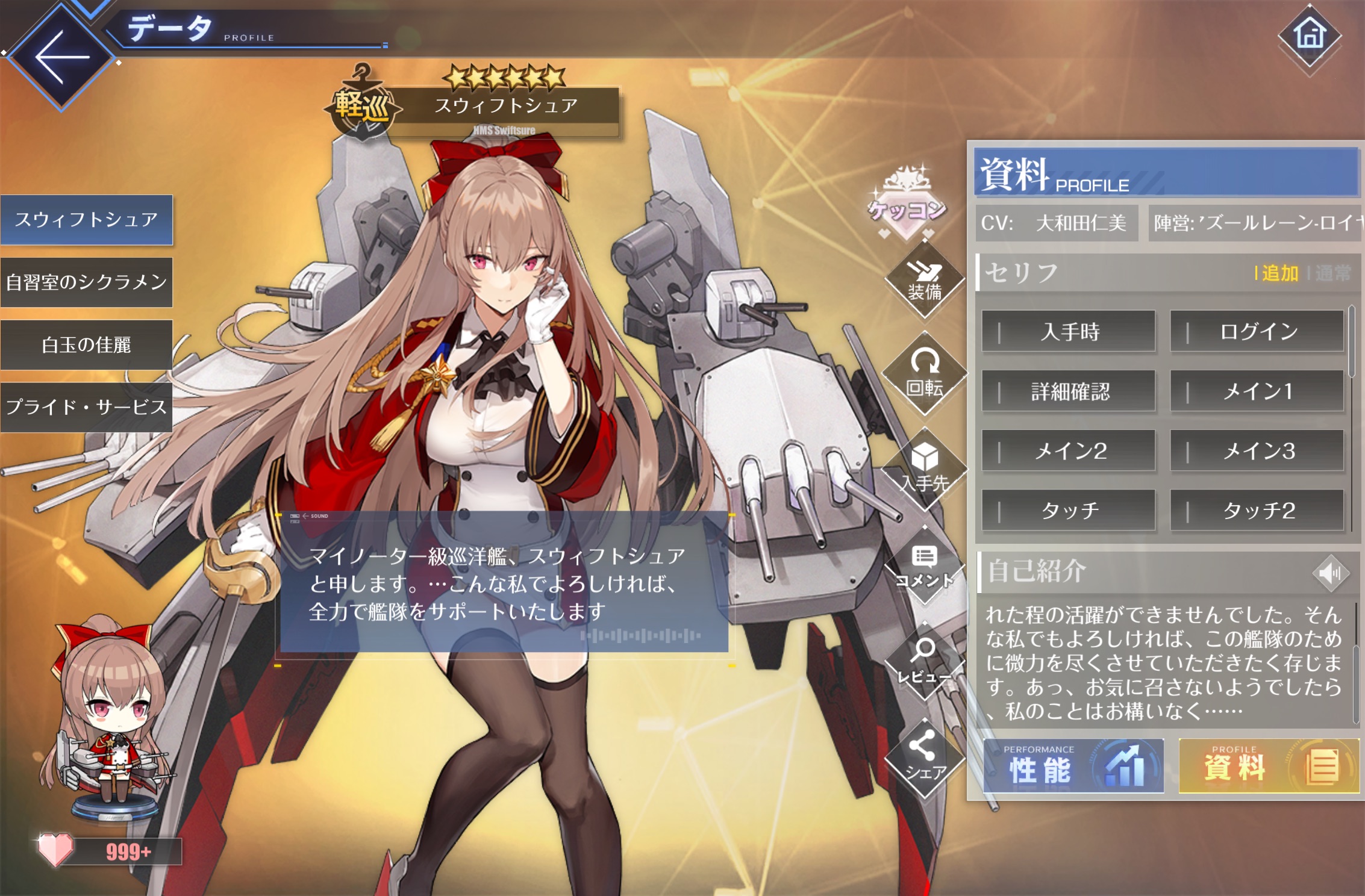The width and height of the screenshot is (1365, 896).
Task: Switch to the 性能 Performance tab
Action: tap(1073, 767)
